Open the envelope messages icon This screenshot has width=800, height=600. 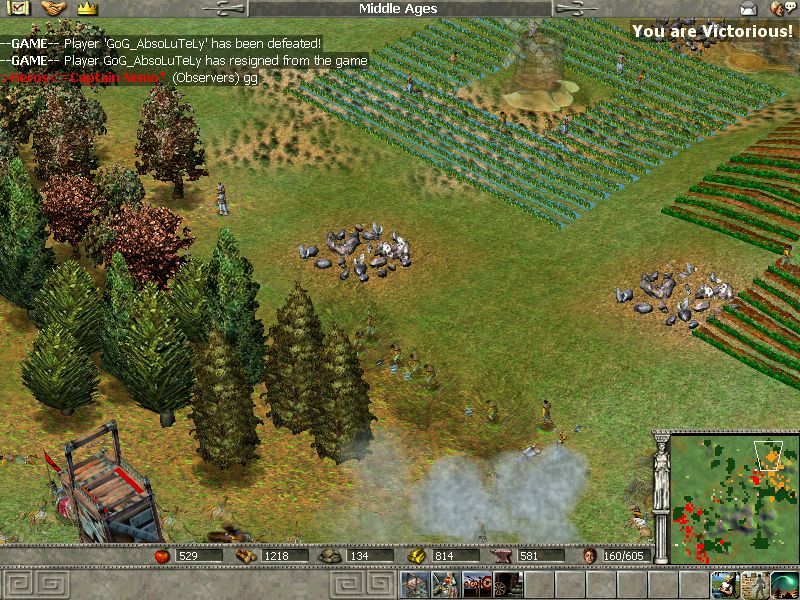pos(748,9)
